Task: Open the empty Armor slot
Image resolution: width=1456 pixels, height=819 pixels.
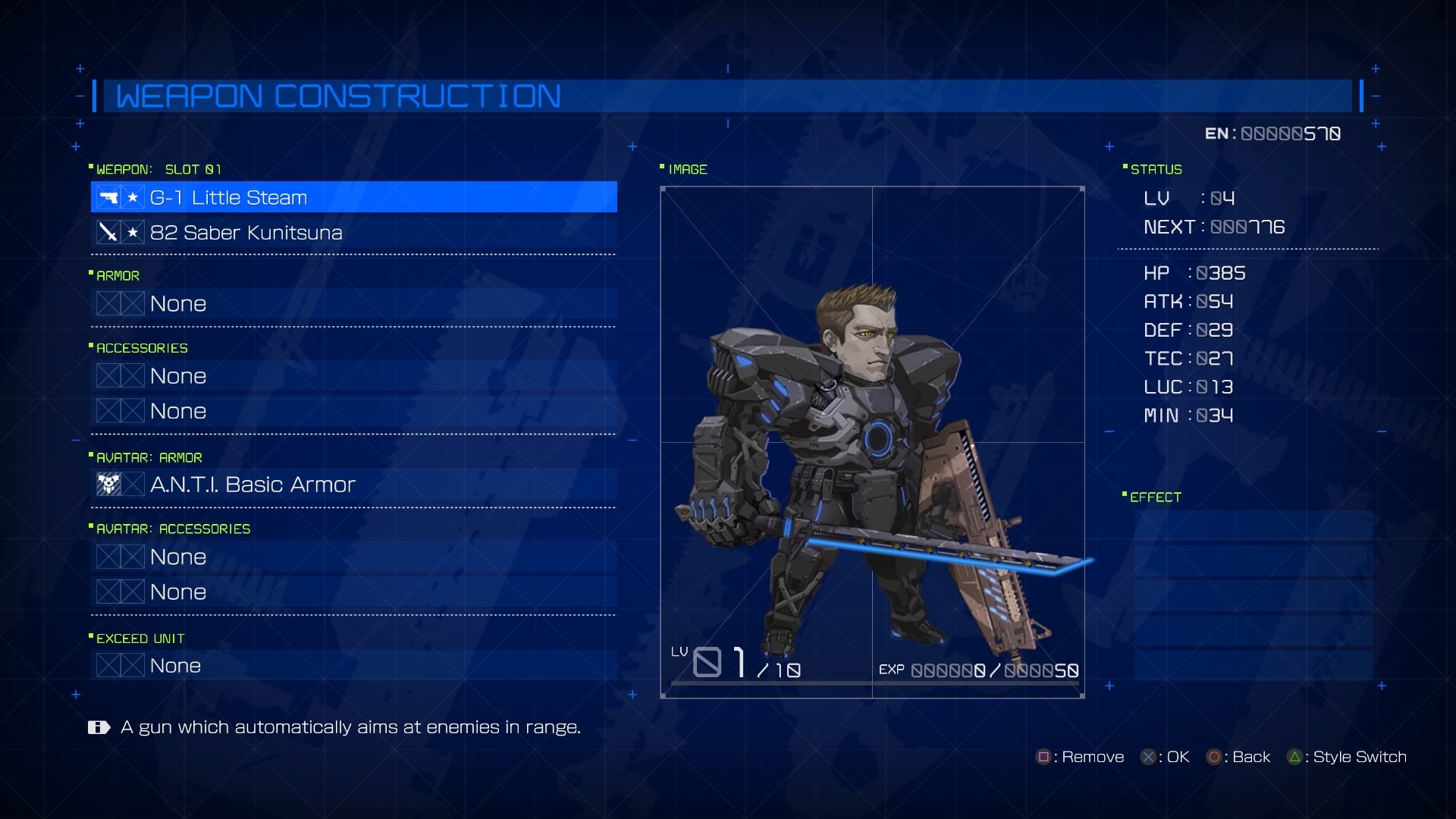Action: pos(353,304)
